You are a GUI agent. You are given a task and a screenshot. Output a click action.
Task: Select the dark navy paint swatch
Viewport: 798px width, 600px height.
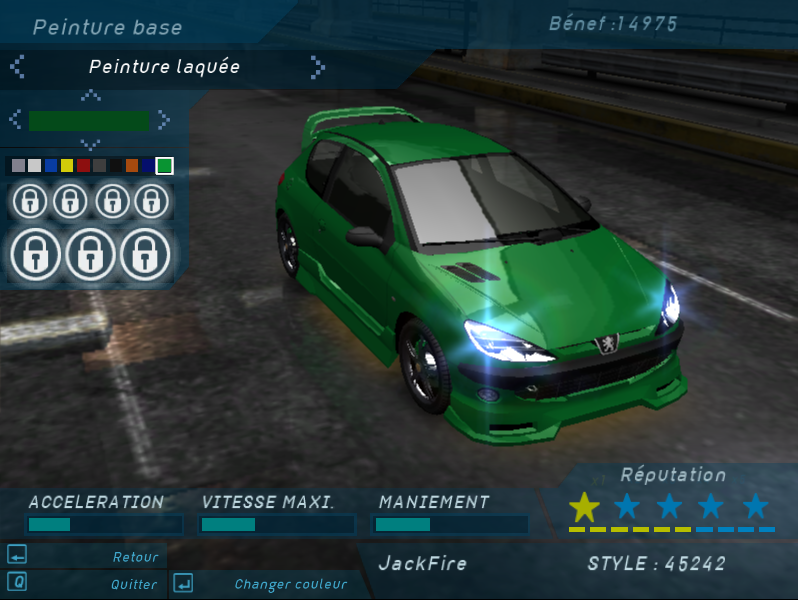148,165
